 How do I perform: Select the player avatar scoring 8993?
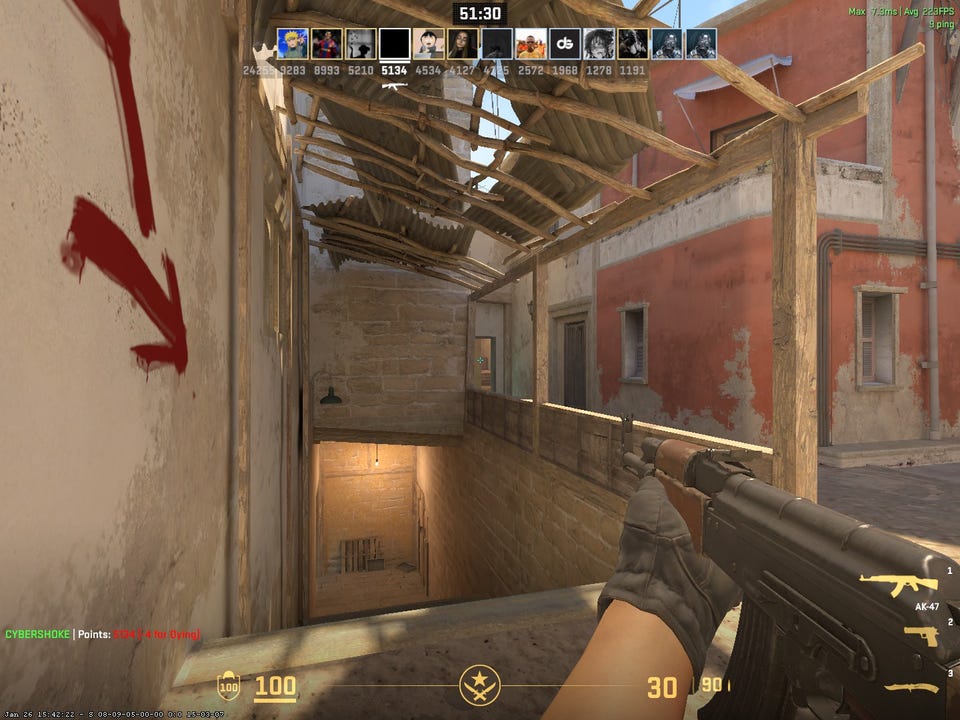tap(327, 44)
